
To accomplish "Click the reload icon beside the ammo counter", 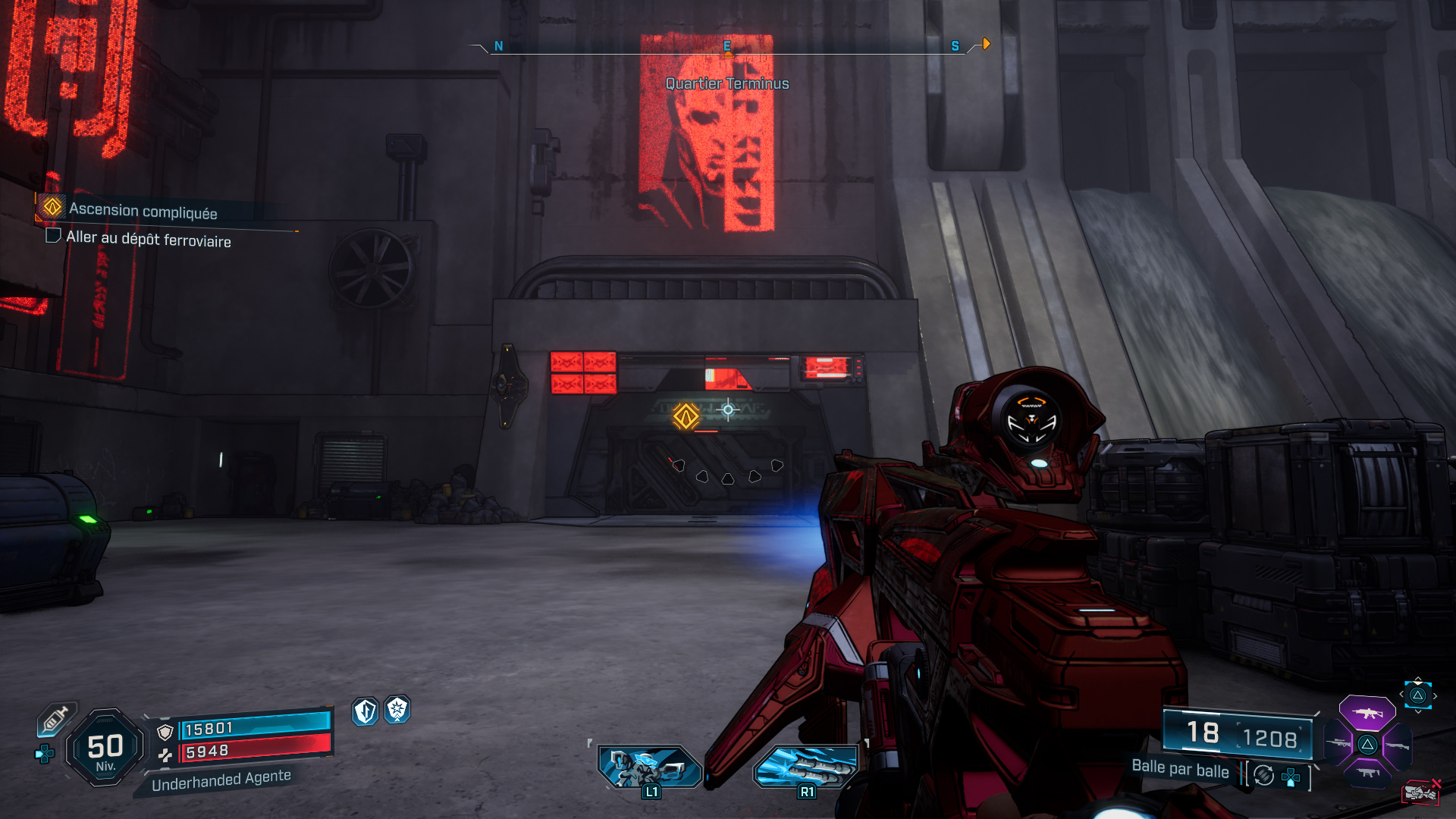I will pos(1263,776).
